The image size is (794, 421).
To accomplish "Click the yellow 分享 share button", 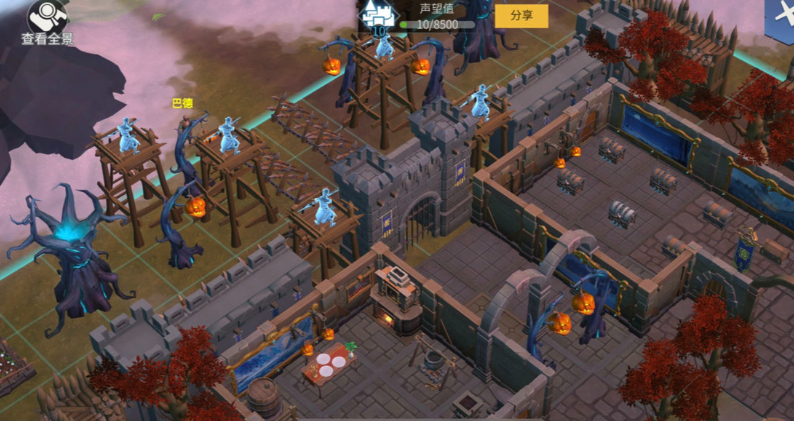I will pyautogui.click(x=521, y=16).
